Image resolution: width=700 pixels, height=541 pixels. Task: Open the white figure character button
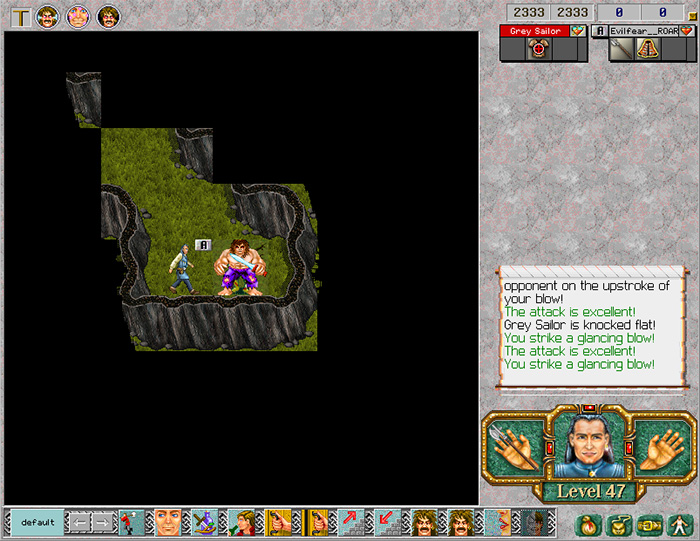(x=679, y=522)
